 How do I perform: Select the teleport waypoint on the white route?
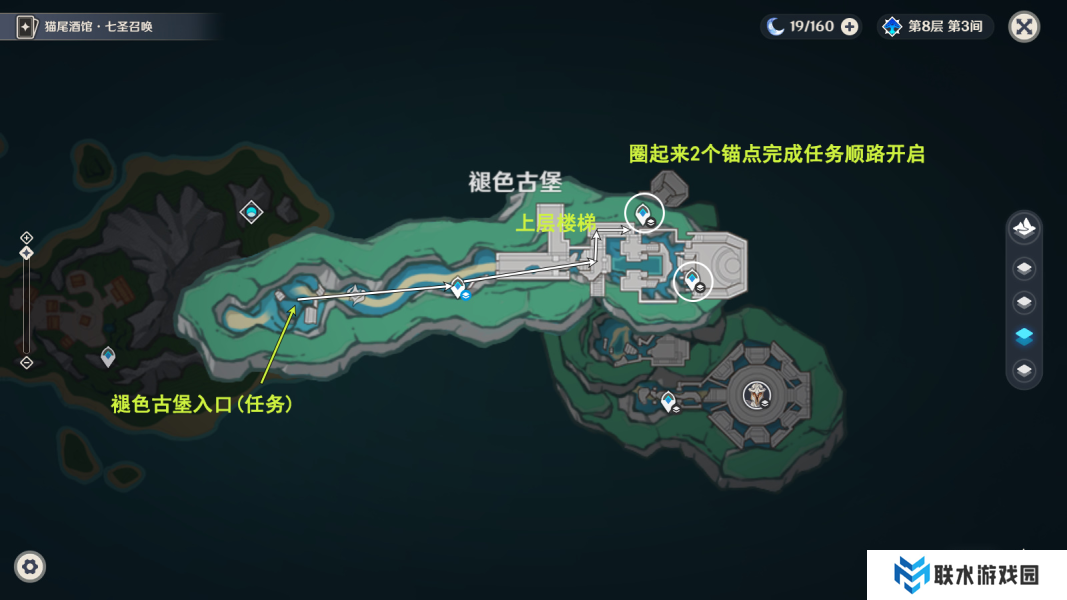[x=458, y=287]
